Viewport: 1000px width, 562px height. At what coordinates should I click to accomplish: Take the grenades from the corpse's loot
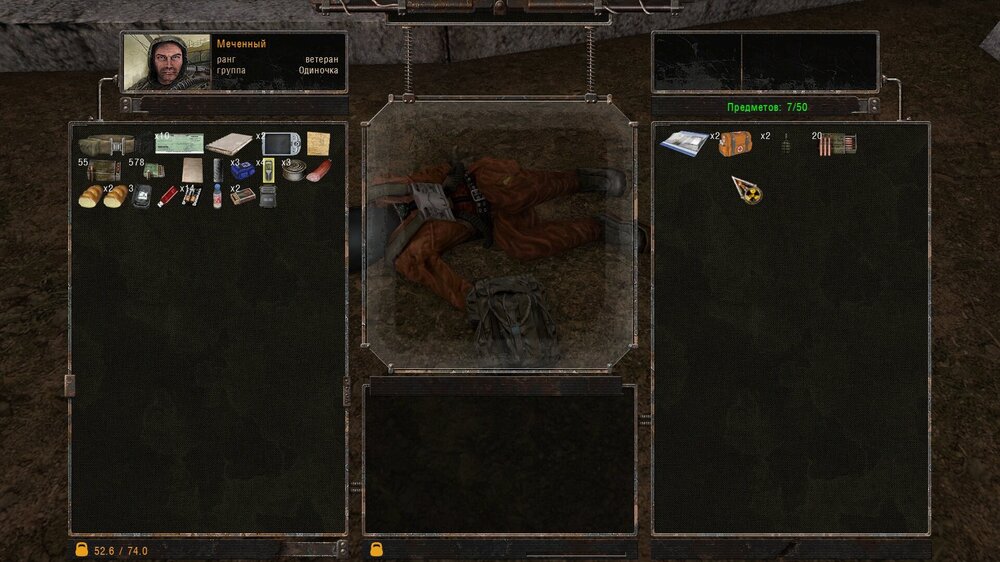tap(785, 145)
